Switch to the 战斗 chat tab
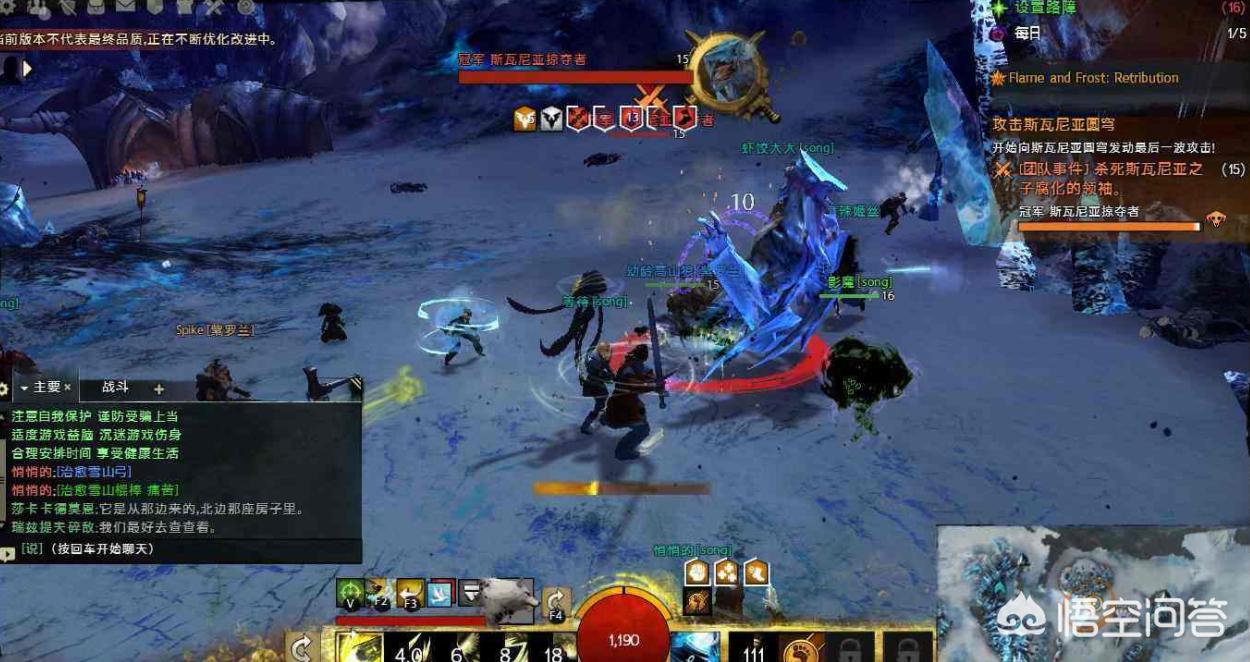The image size is (1250, 662). pos(115,387)
